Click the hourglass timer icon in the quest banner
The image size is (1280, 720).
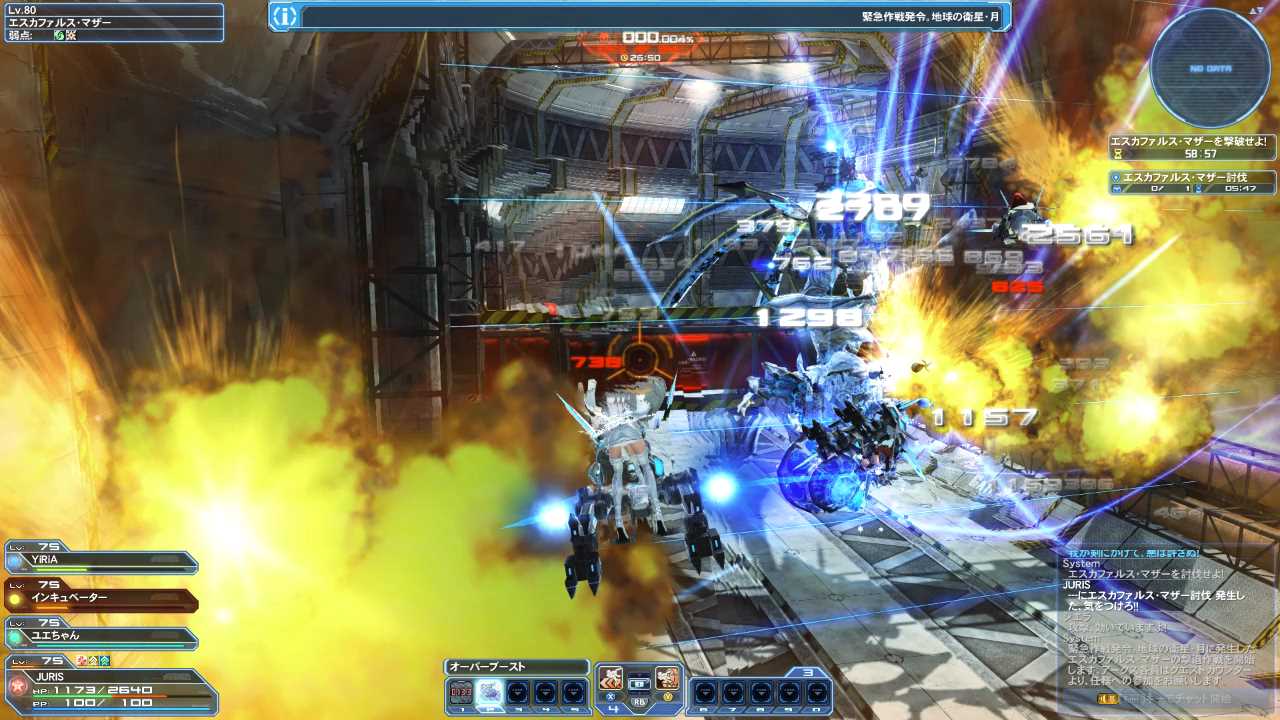pyautogui.click(x=1117, y=153)
